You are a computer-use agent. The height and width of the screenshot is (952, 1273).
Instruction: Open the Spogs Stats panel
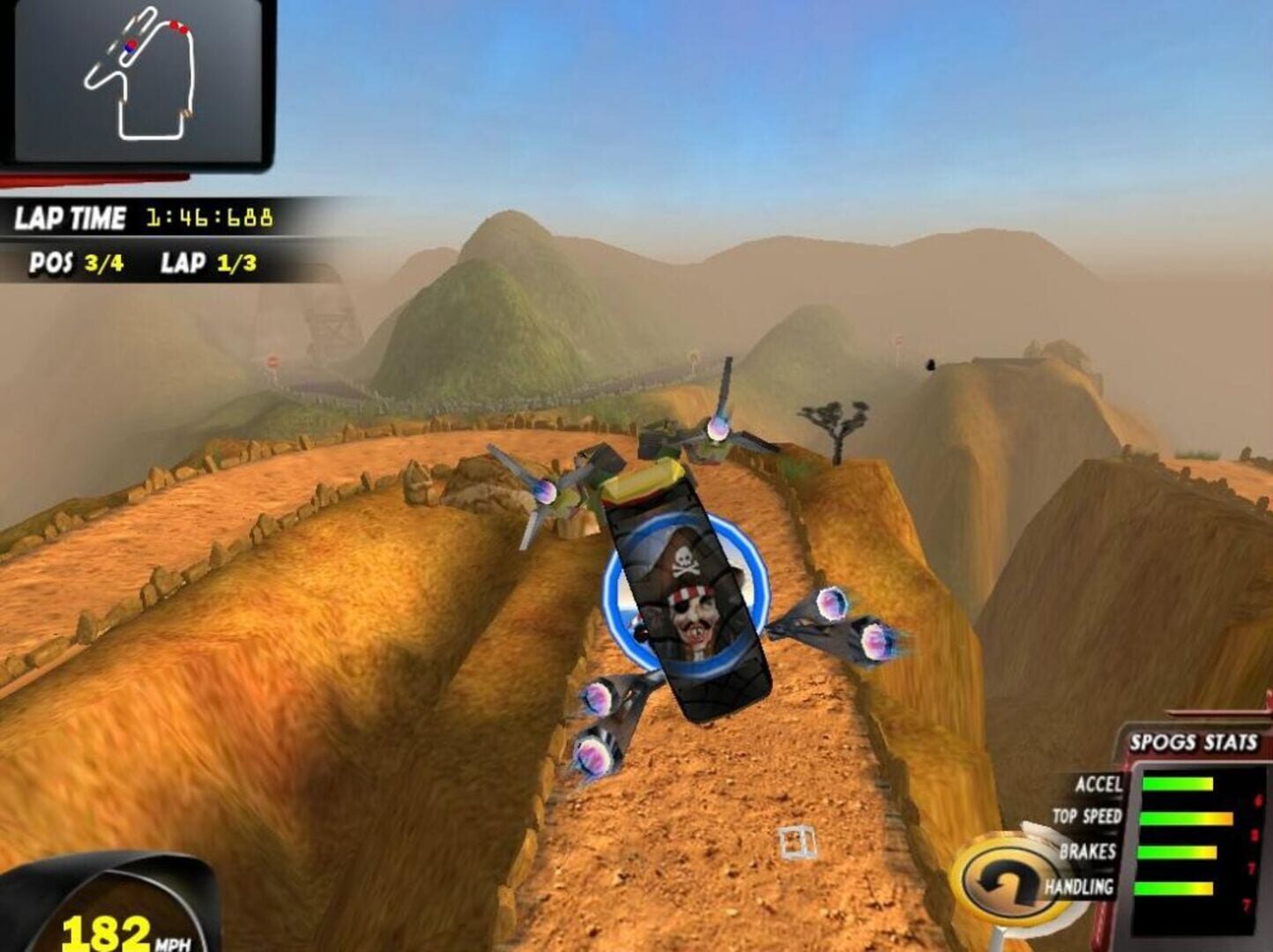click(1193, 743)
